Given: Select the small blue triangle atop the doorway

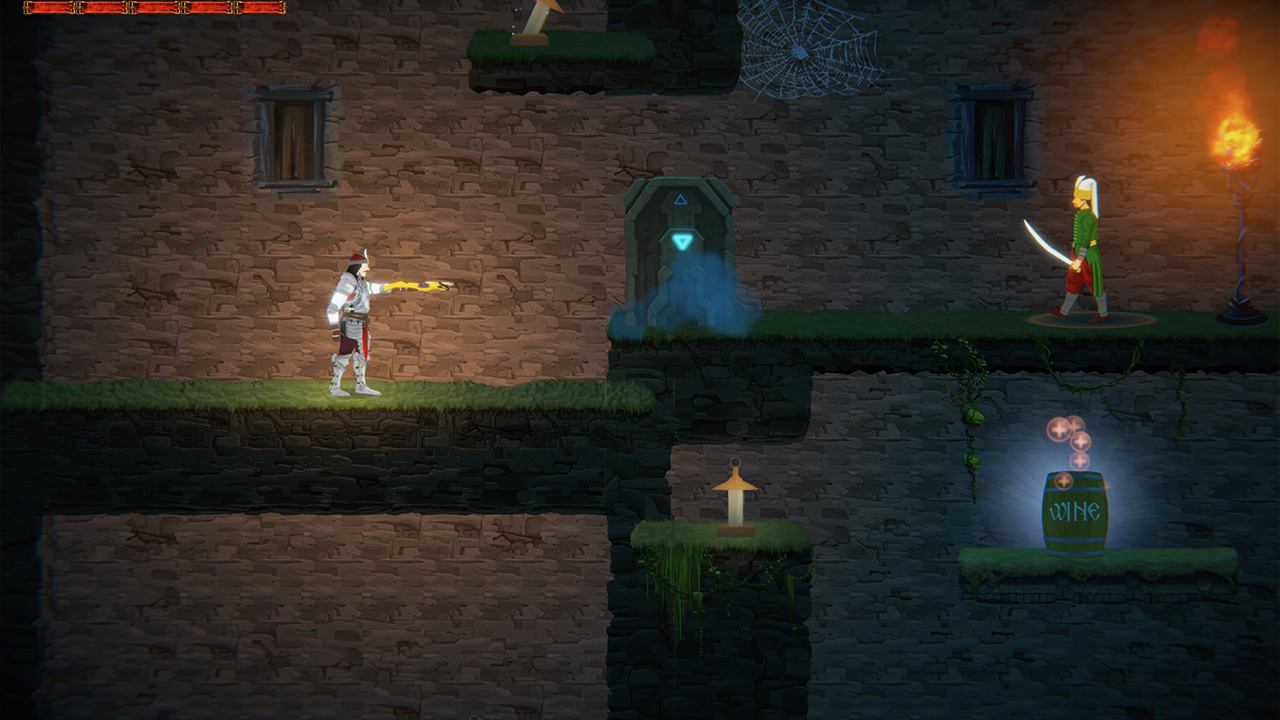Looking at the screenshot, I should pyautogui.click(x=682, y=200).
